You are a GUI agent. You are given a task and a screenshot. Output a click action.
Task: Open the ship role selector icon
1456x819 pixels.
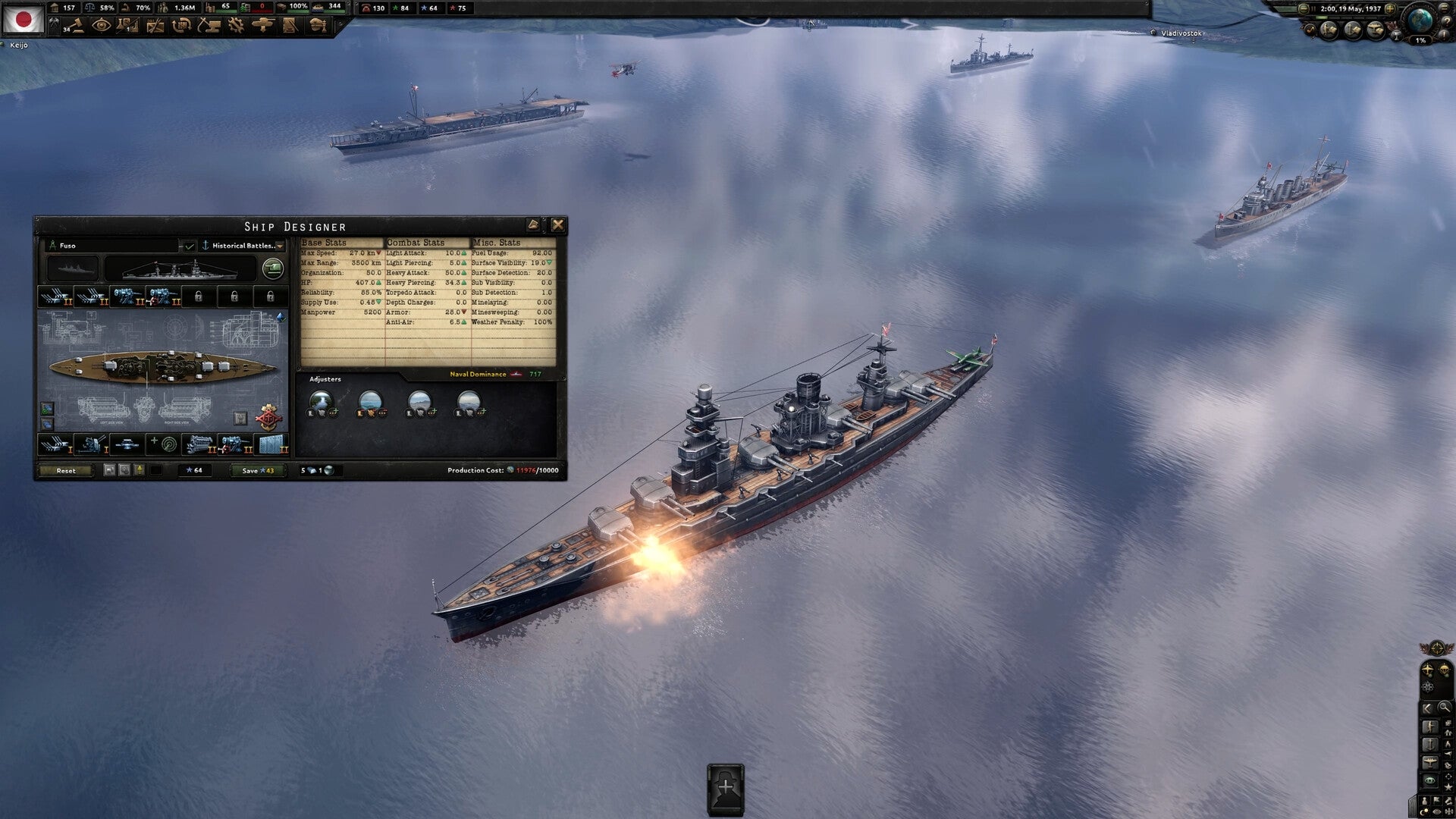tap(273, 269)
